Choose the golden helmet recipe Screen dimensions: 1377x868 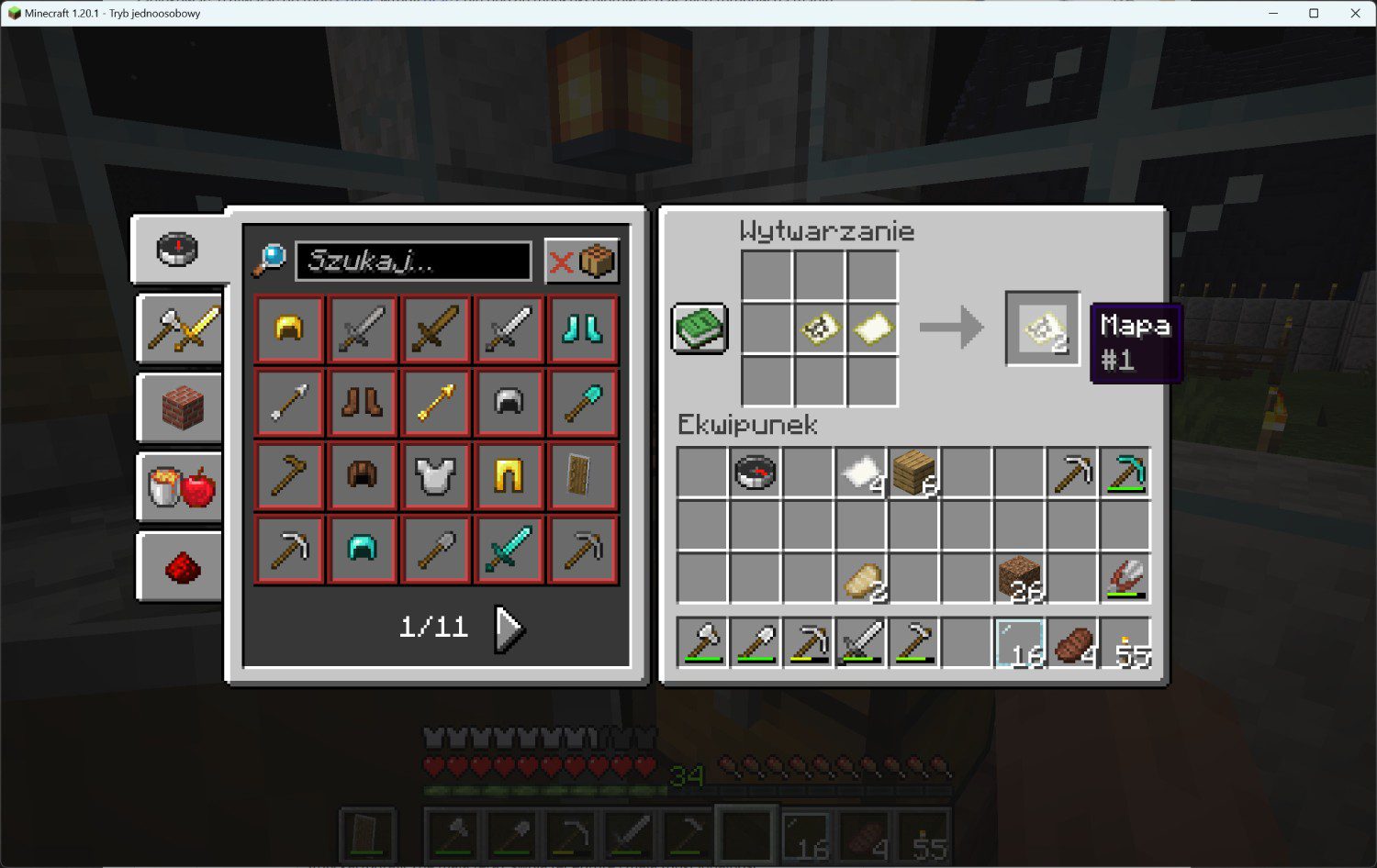pos(289,329)
